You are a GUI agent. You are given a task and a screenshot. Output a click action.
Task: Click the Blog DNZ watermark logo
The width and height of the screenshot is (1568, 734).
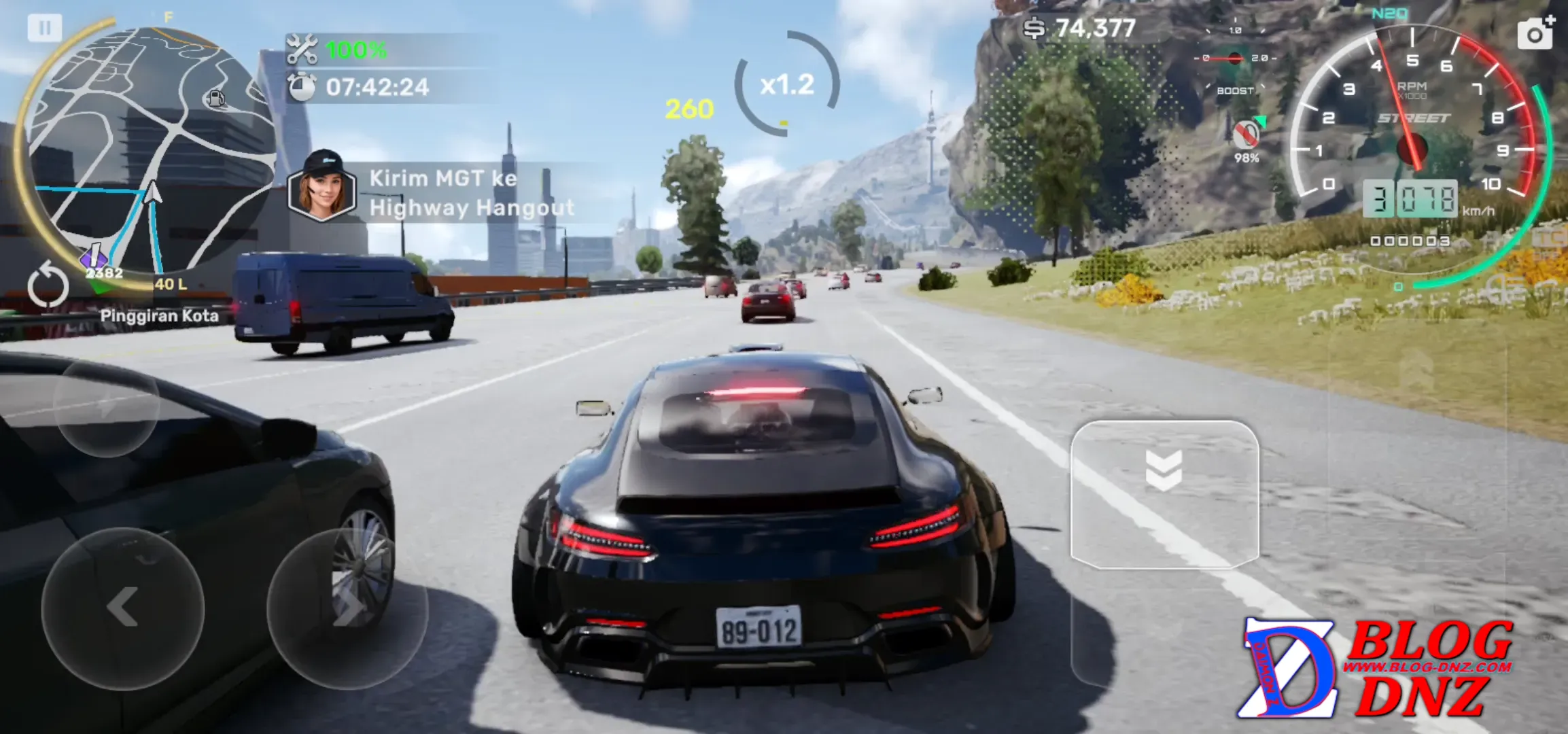[x=1374, y=669]
